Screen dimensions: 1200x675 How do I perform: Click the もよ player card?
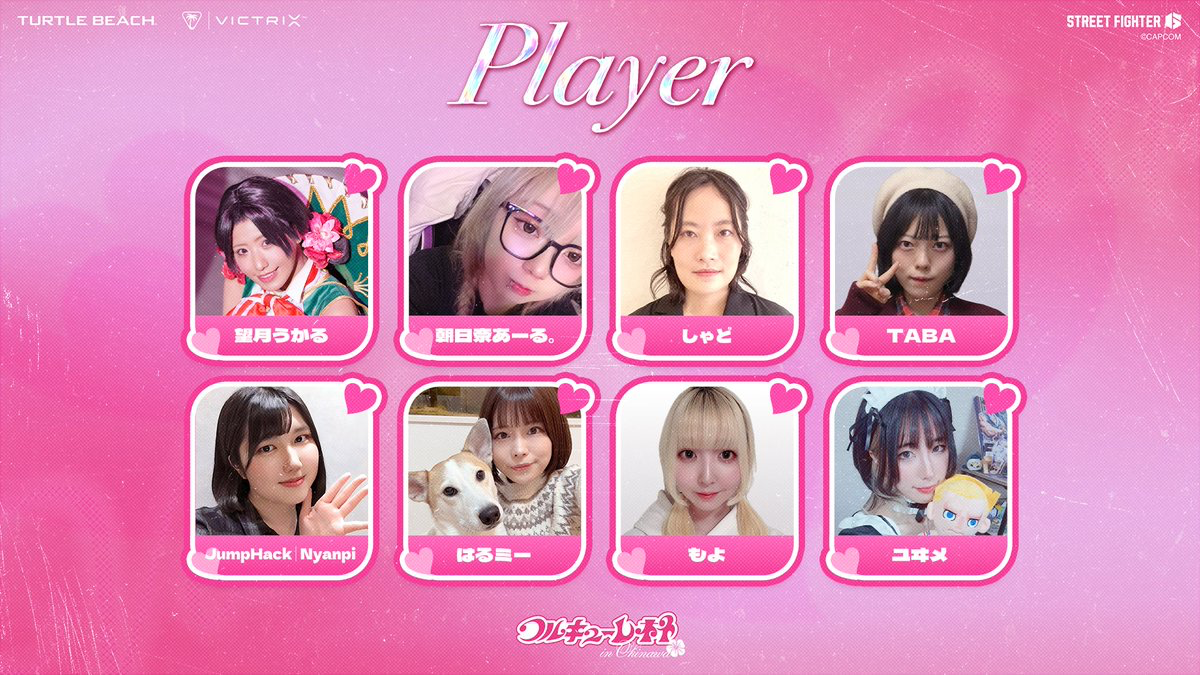(708, 478)
